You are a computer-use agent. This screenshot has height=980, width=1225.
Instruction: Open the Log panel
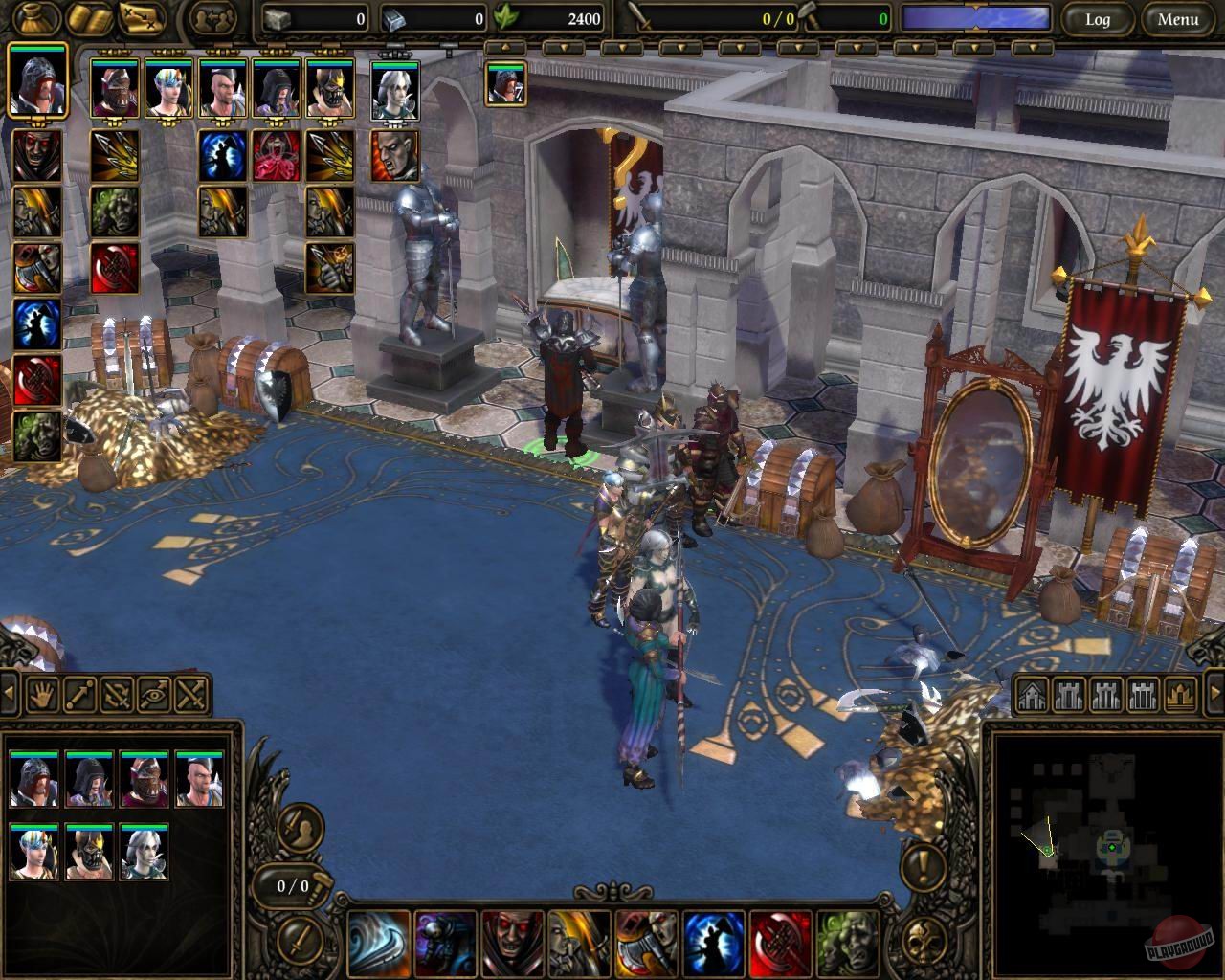click(x=1098, y=18)
